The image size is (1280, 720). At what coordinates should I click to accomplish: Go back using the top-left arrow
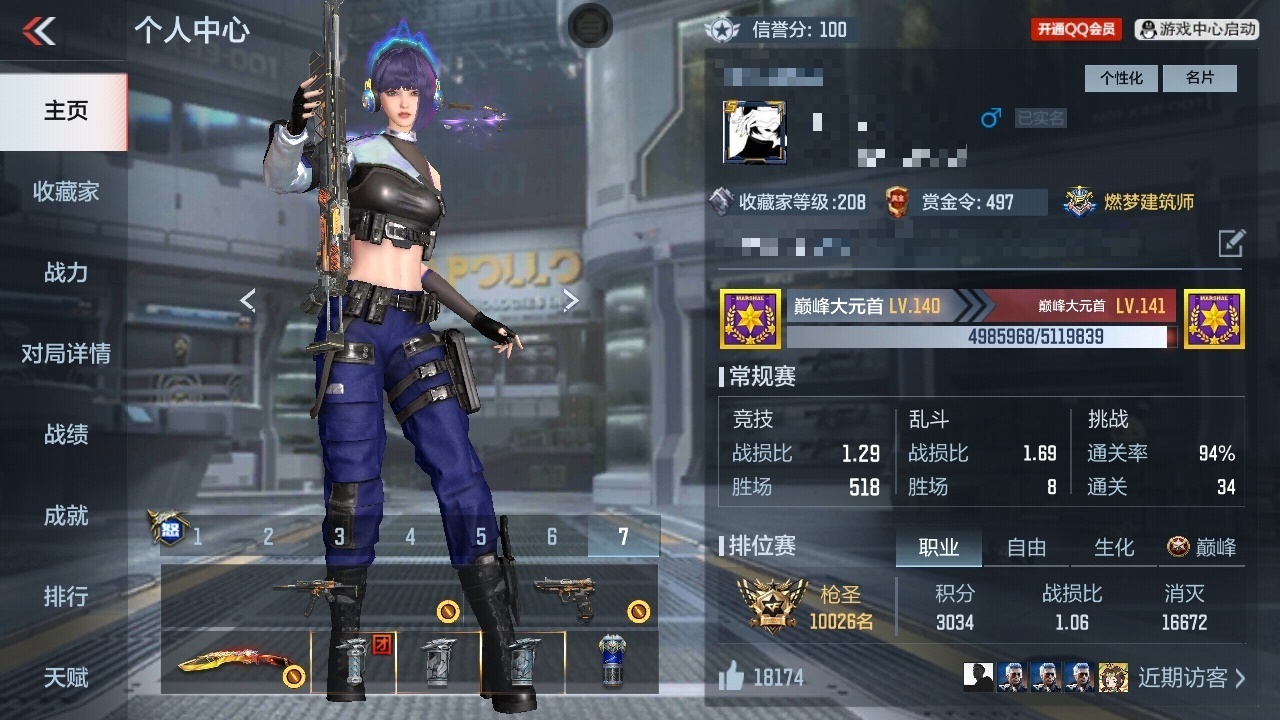pos(40,31)
